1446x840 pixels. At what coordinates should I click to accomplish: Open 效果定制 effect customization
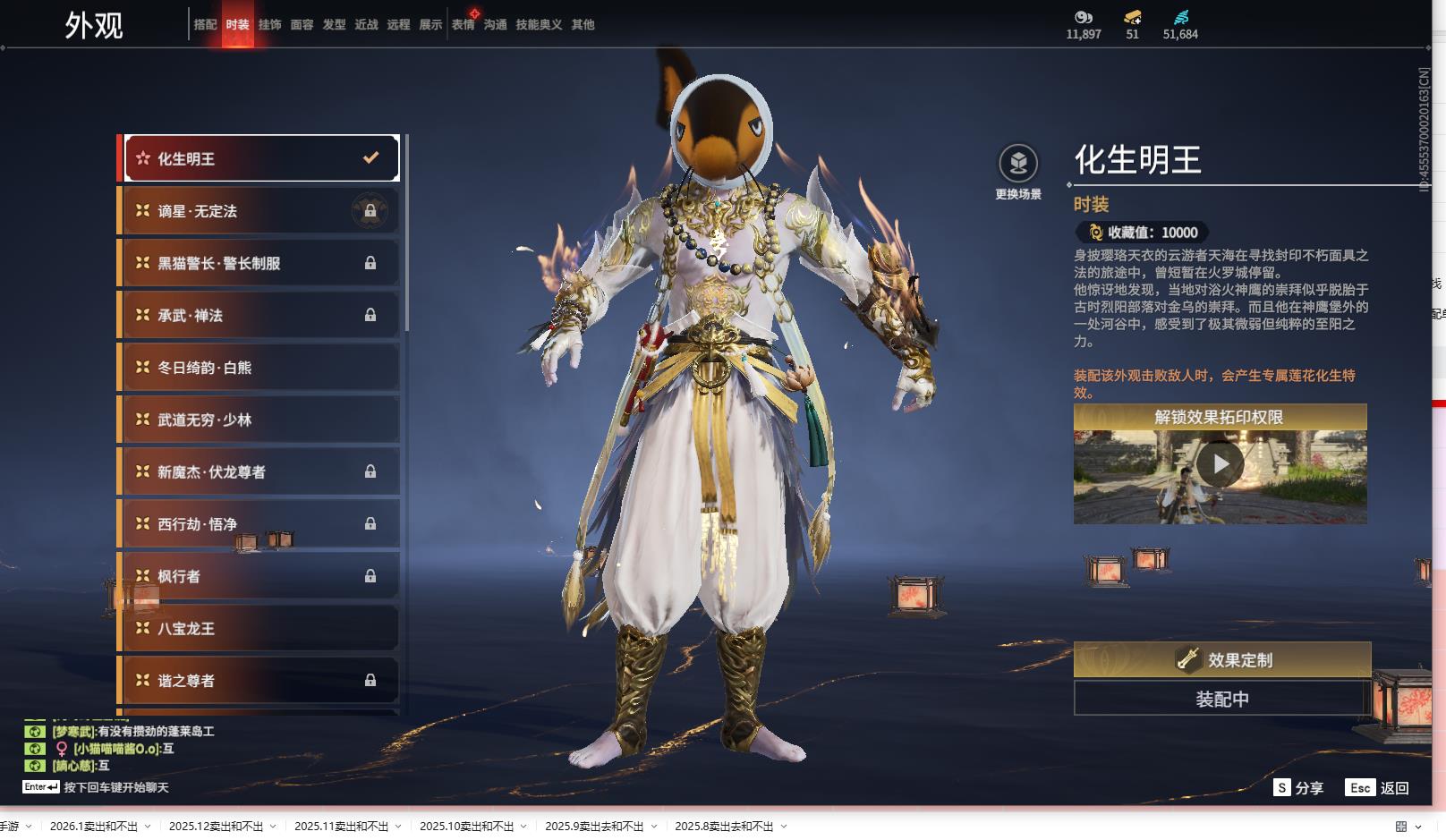pos(1221,660)
